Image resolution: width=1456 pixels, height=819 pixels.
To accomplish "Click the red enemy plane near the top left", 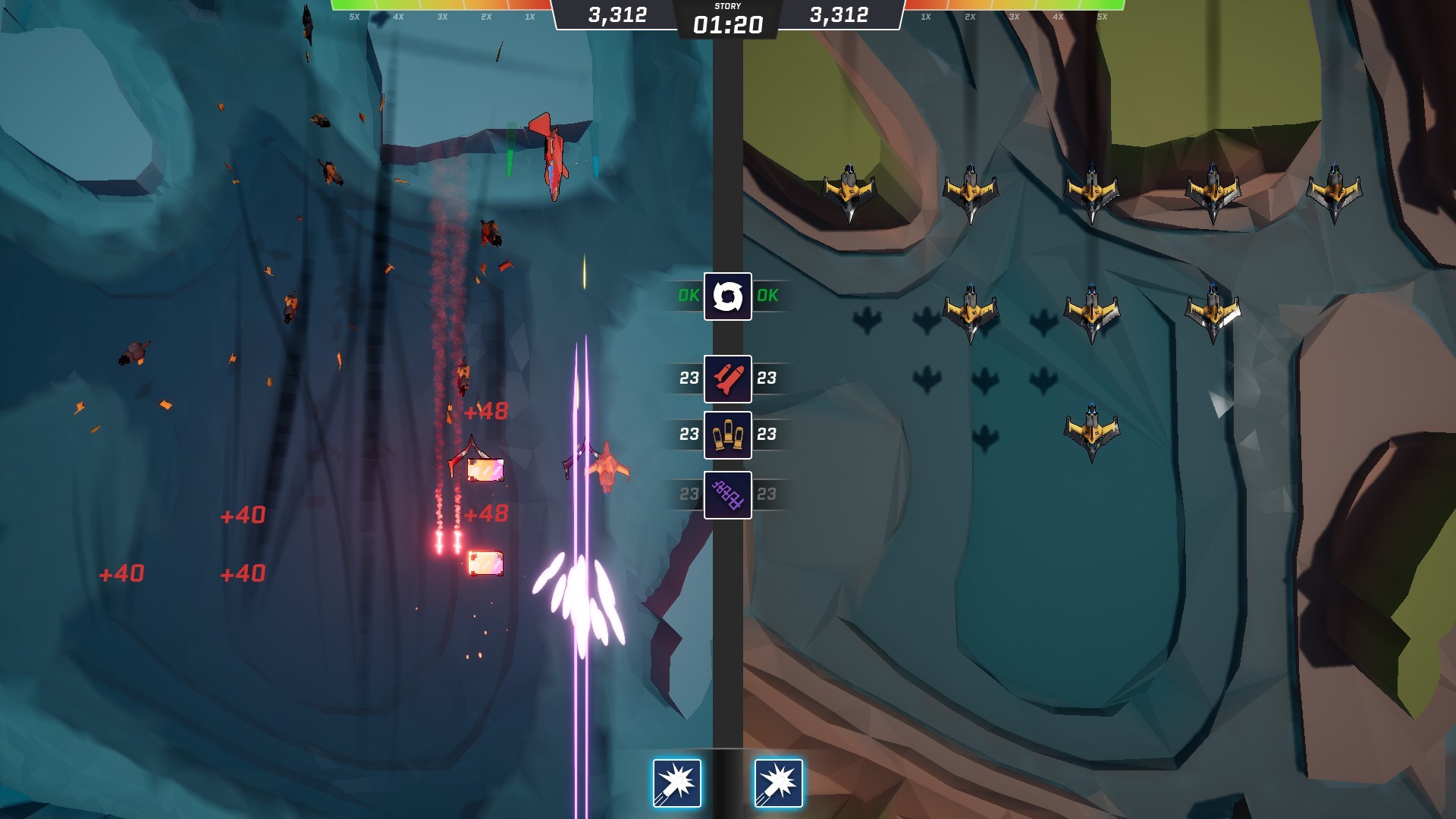I will [x=550, y=155].
